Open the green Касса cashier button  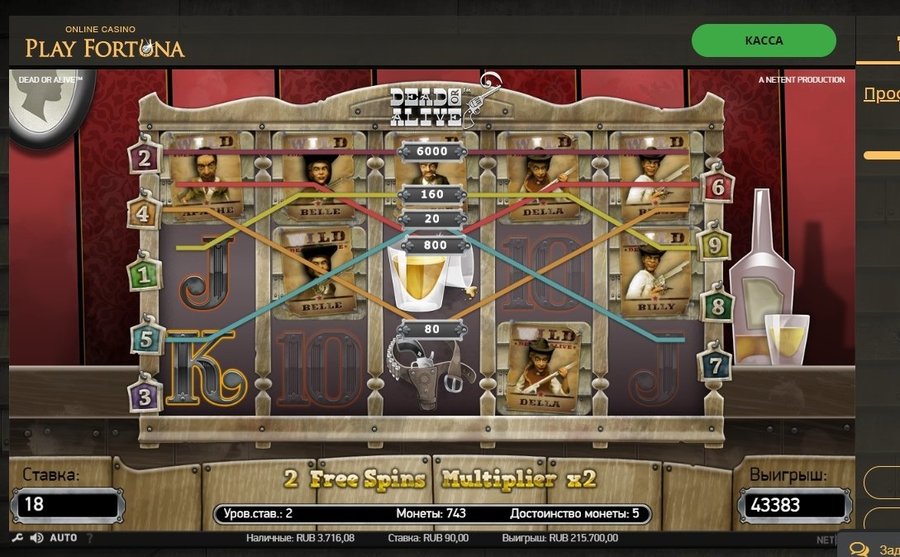click(764, 41)
